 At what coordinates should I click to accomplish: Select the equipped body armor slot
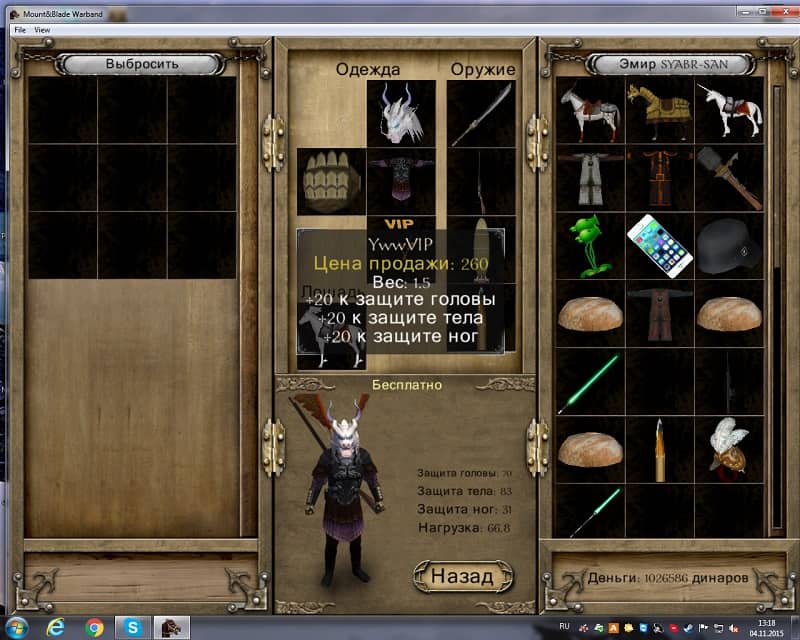401,182
